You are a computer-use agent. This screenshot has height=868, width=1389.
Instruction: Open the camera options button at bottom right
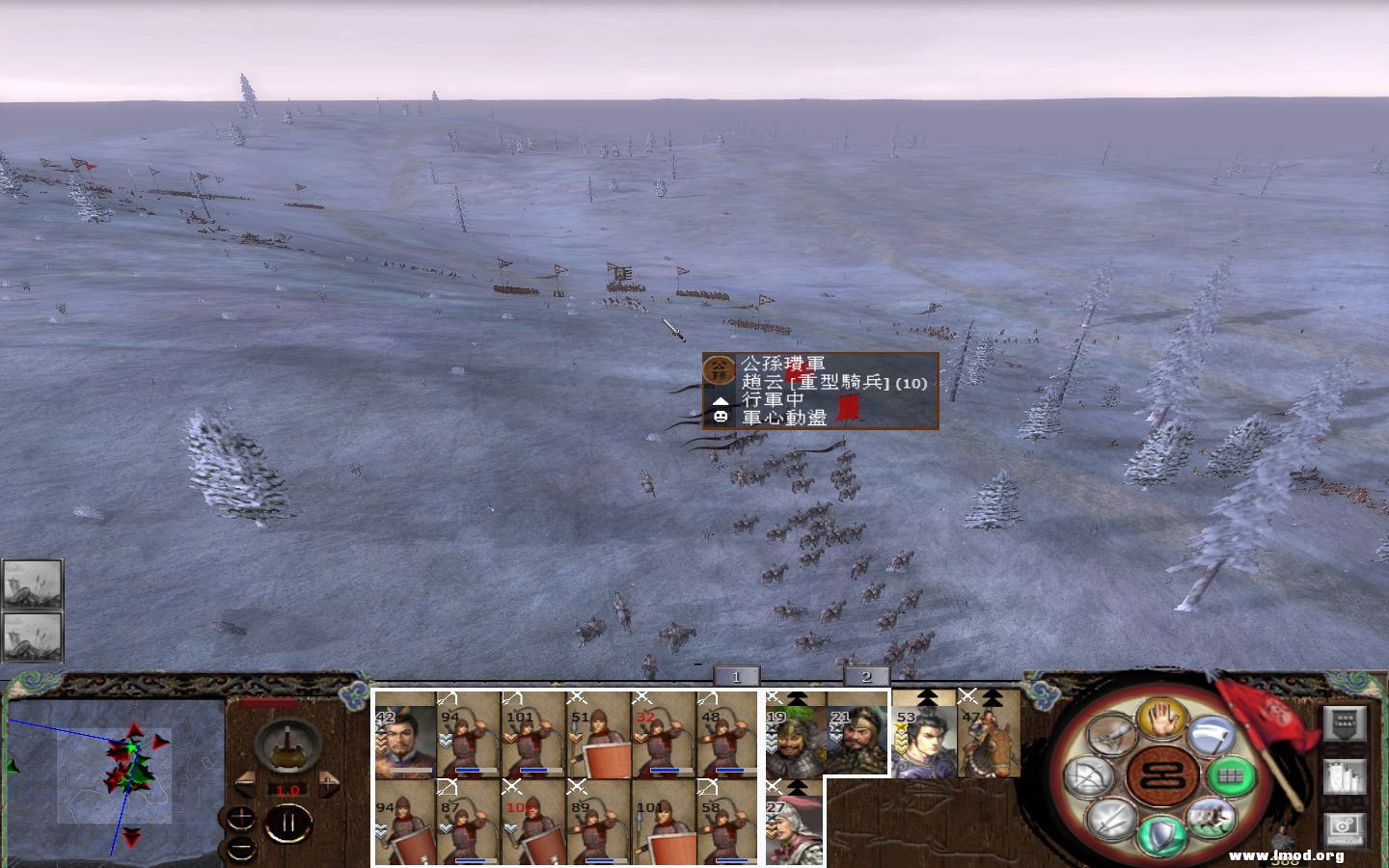click(x=1343, y=829)
